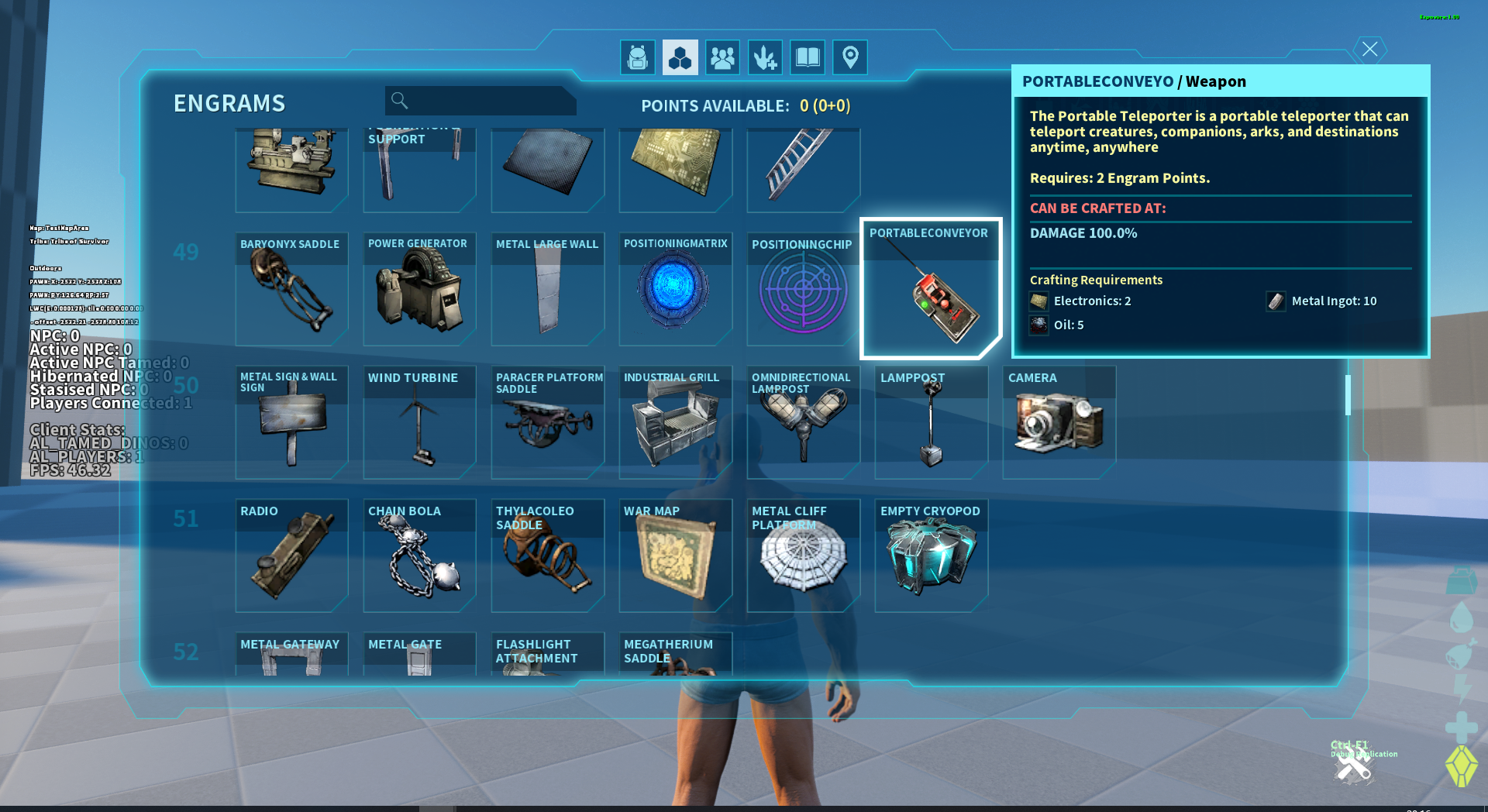Click the engram search field
1488x812 pixels.
[x=480, y=101]
